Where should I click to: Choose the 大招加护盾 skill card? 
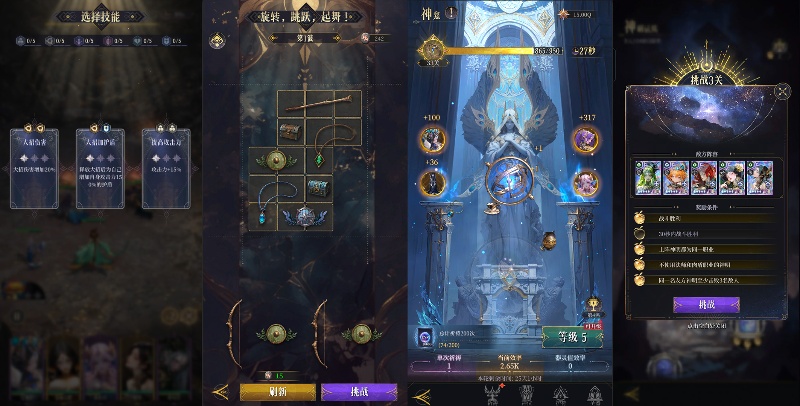(x=101, y=167)
